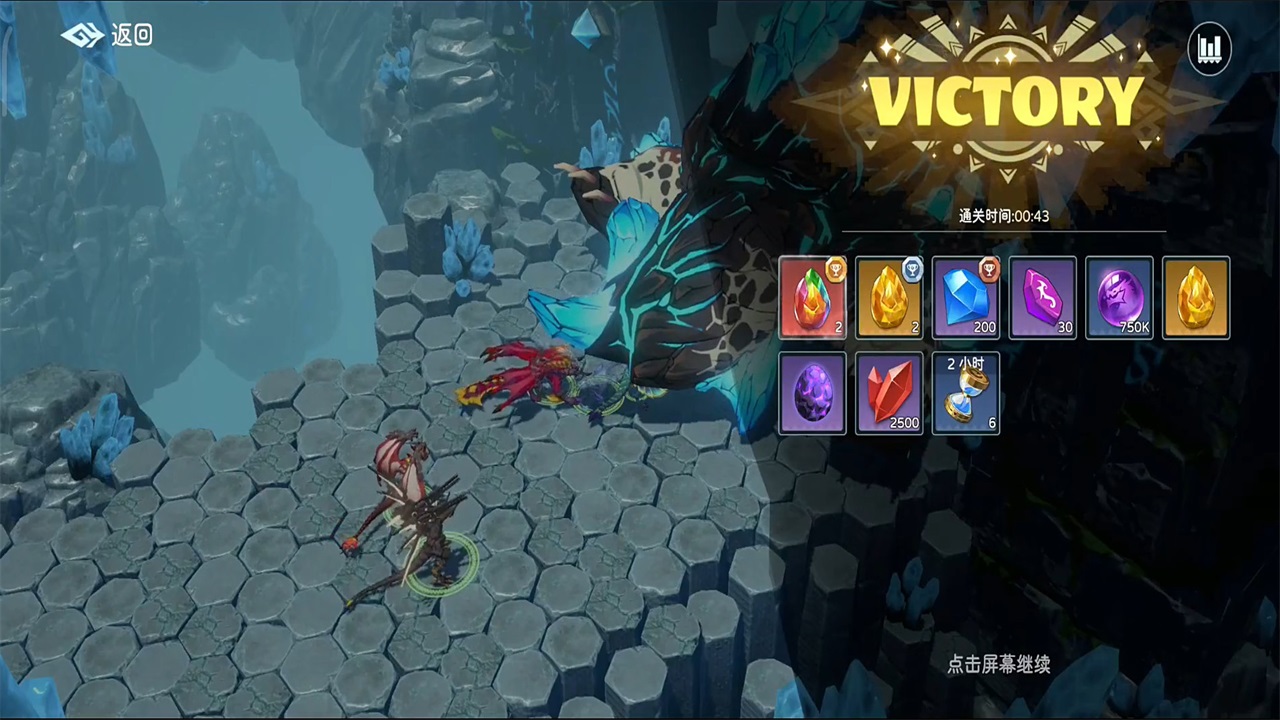Inspect the golden egg without a trophy badge
Screen dimensions: 1280x720
click(1196, 297)
